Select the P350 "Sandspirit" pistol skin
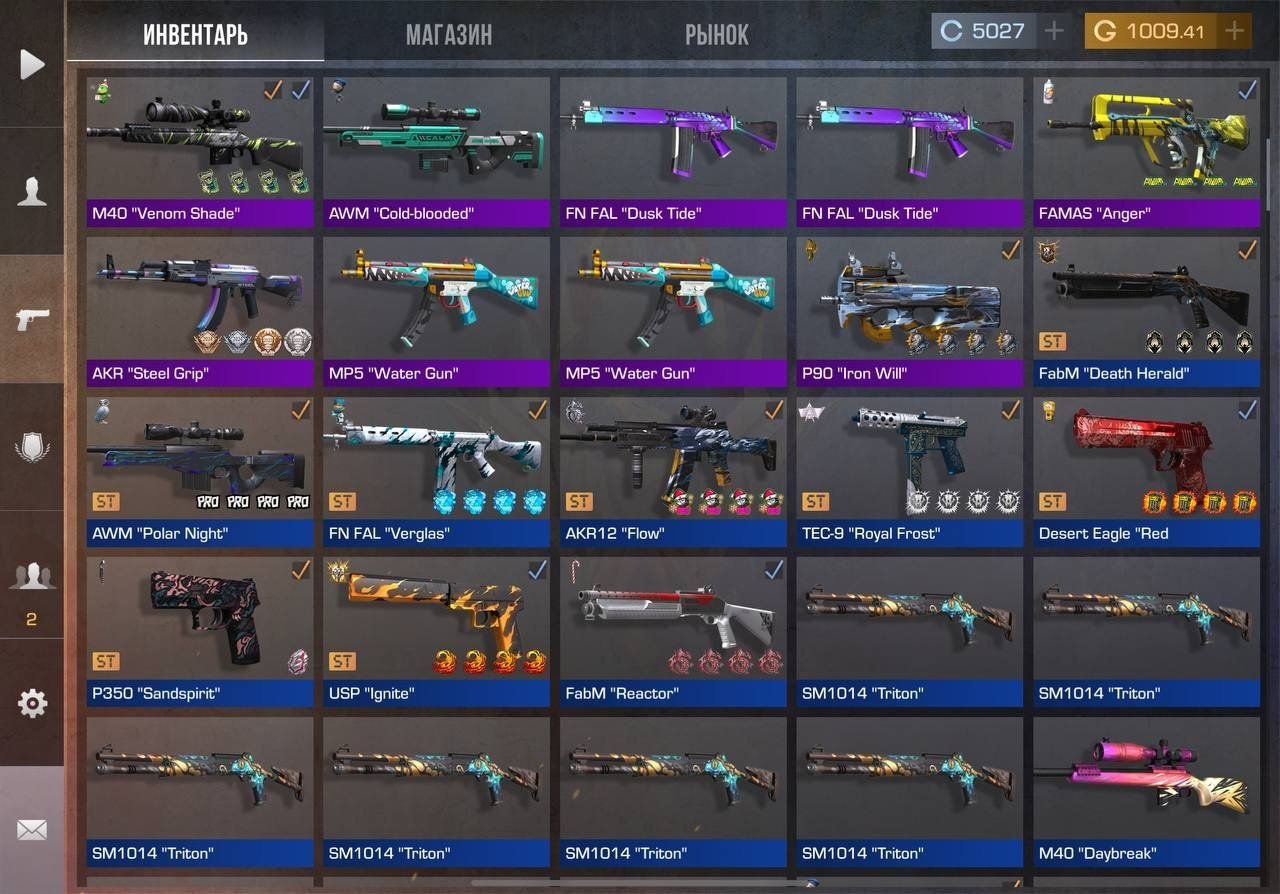The width and height of the screenshot is (1280, 894). (x=199, y=630)
